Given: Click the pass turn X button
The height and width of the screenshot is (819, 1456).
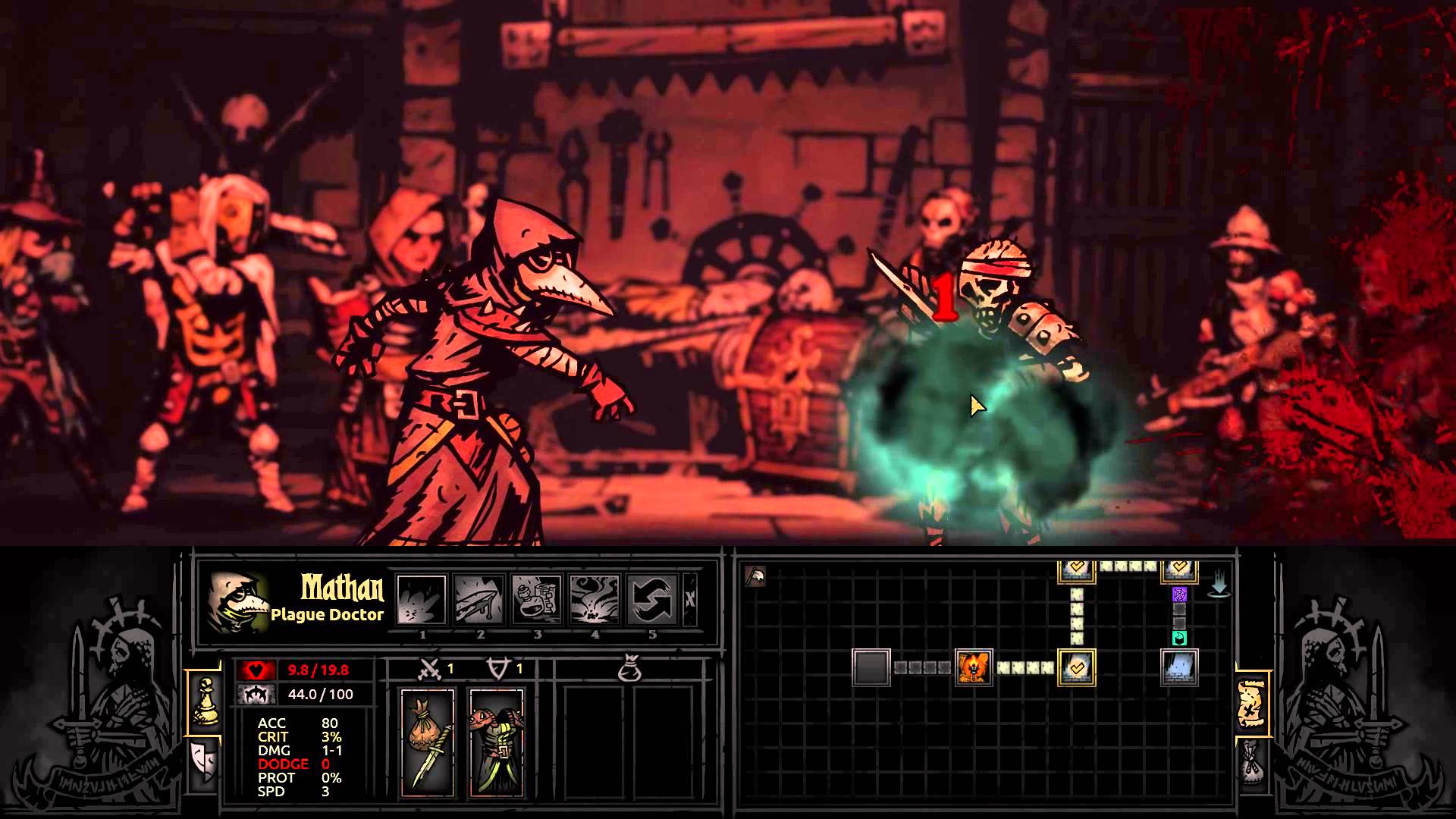Looking at the screenshot, I should click(690, 599).
